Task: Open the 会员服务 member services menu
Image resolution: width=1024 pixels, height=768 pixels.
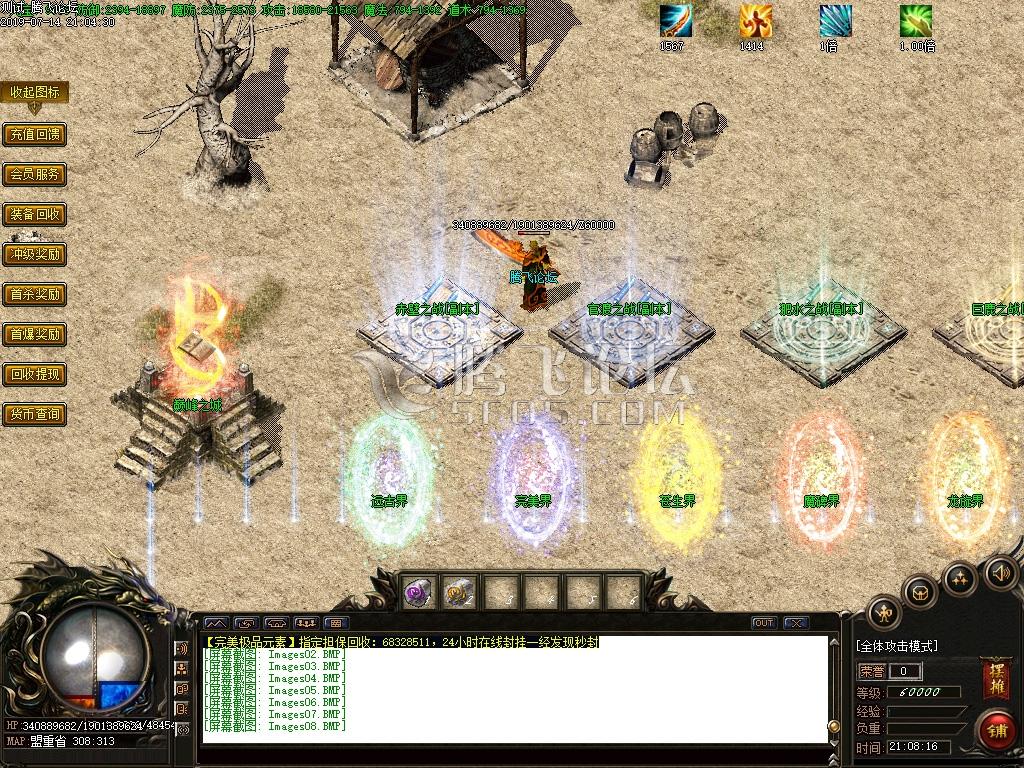Action: coord(34,174)
